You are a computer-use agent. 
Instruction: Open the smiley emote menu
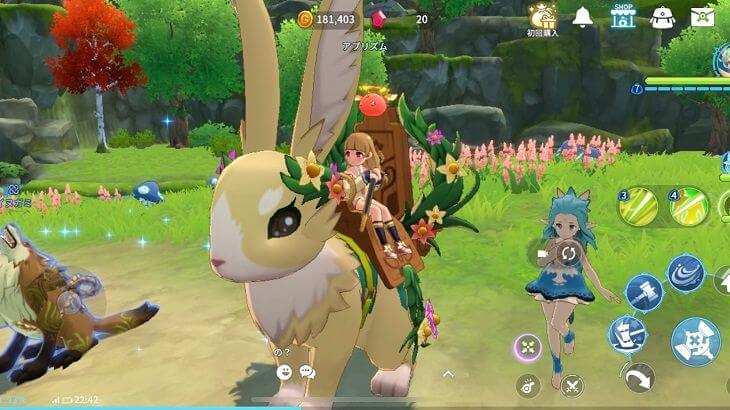coord(284,372)
